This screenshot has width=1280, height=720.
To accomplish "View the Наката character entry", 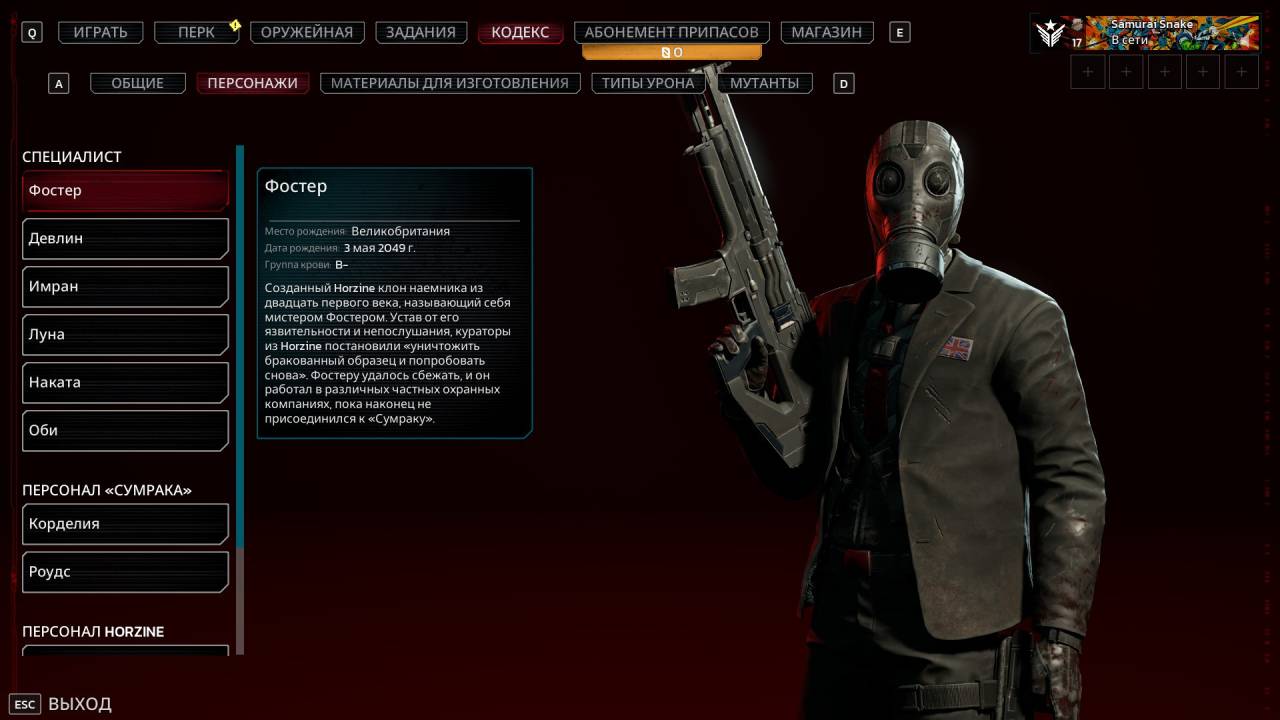I will [125, 382].
